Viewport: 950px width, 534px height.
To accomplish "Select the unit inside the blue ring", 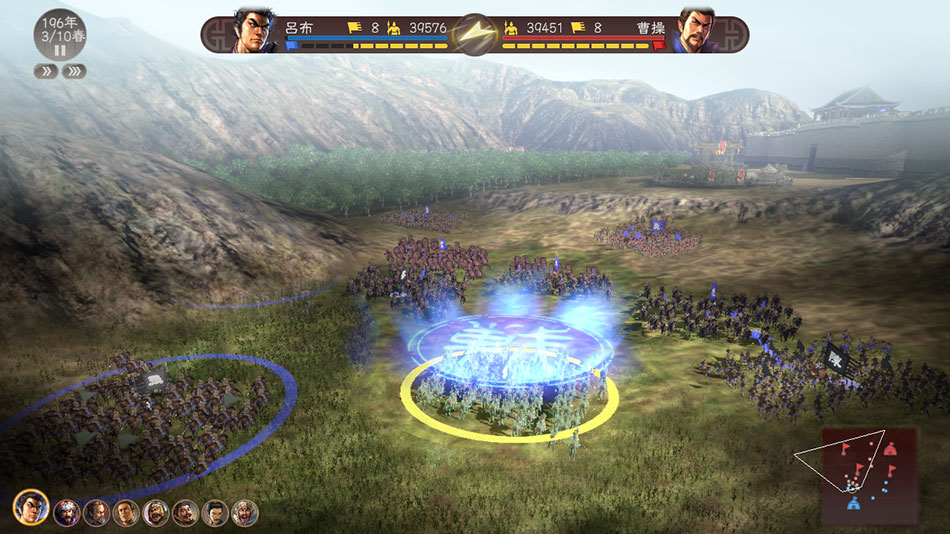I will [x=150, y=410].
